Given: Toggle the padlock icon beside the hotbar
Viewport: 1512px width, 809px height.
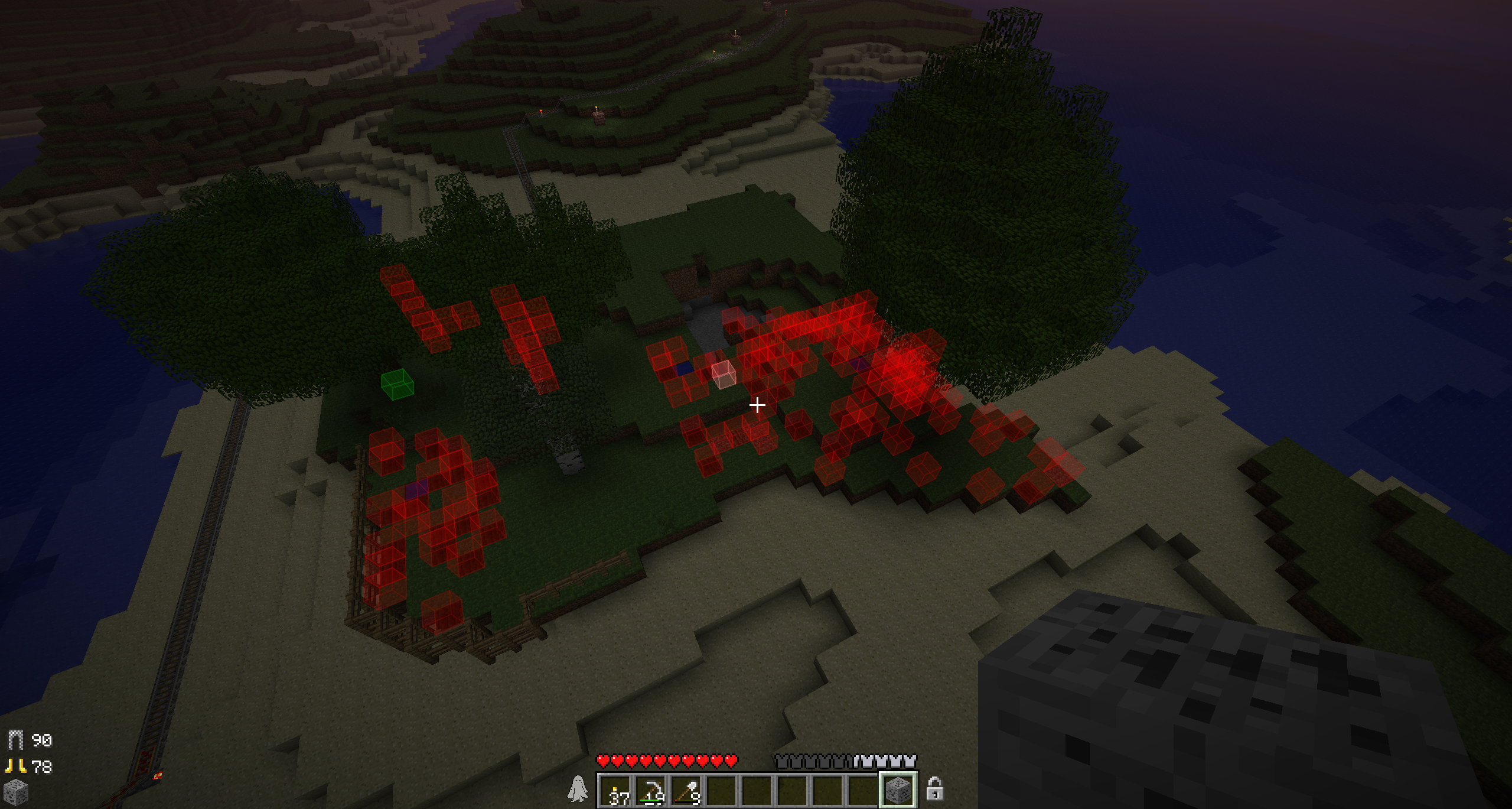Looking at the screenshot, I should [x=934, y=788].
